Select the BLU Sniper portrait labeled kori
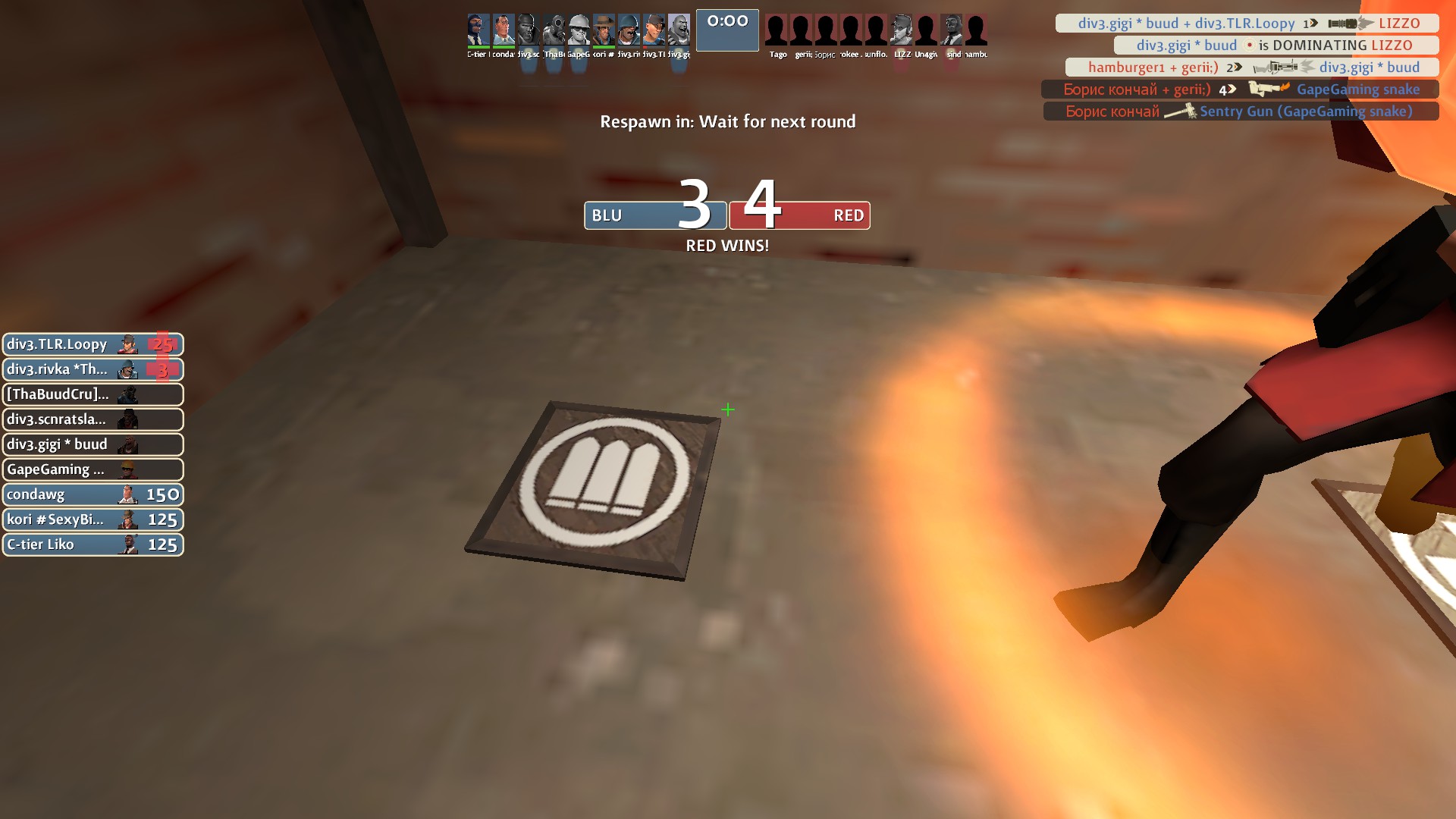Viewport: 1456px width, 819px height. pos(604,32)
